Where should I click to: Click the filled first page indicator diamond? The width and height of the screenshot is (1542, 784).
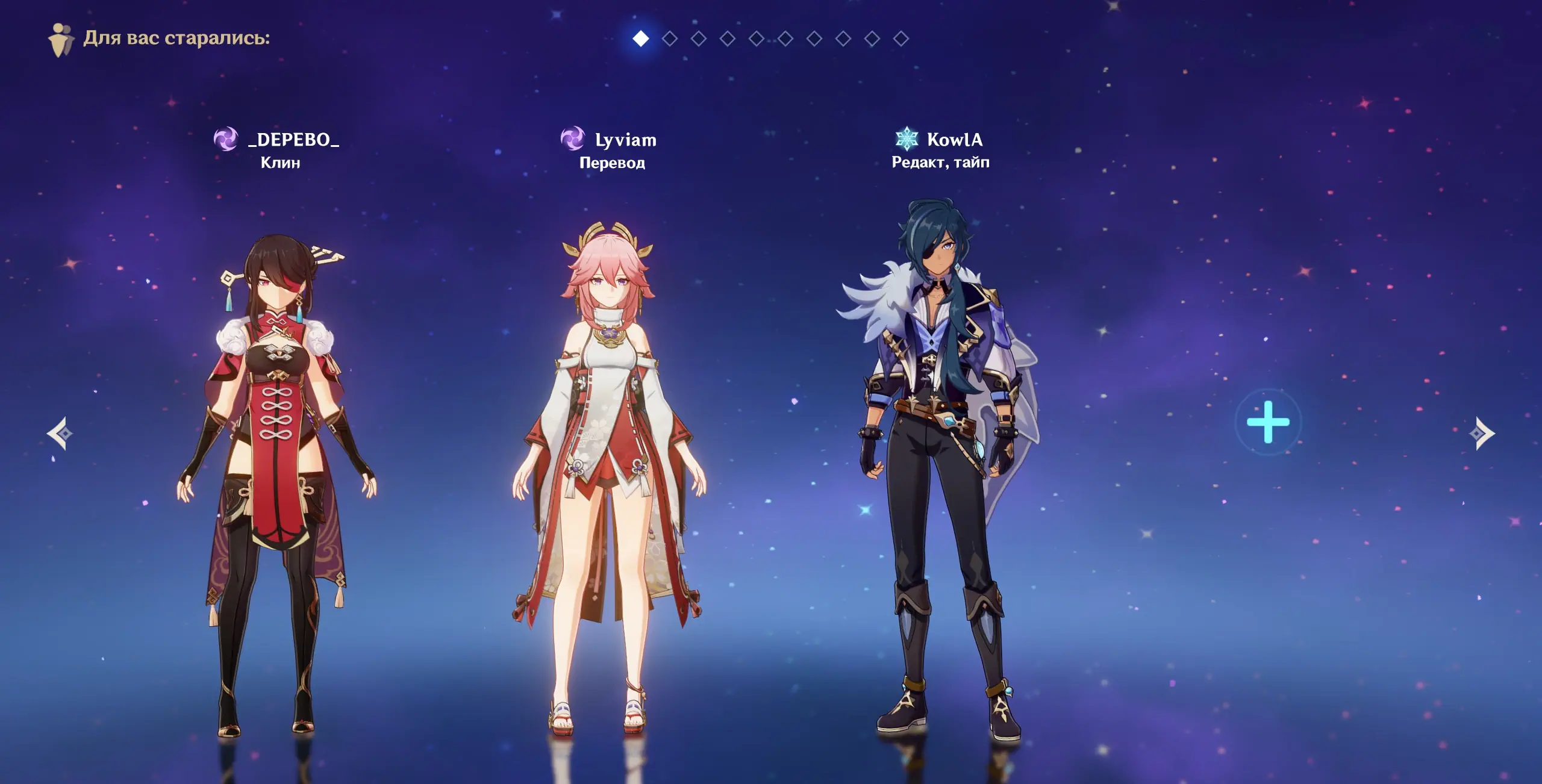click(x=641, y=39)
